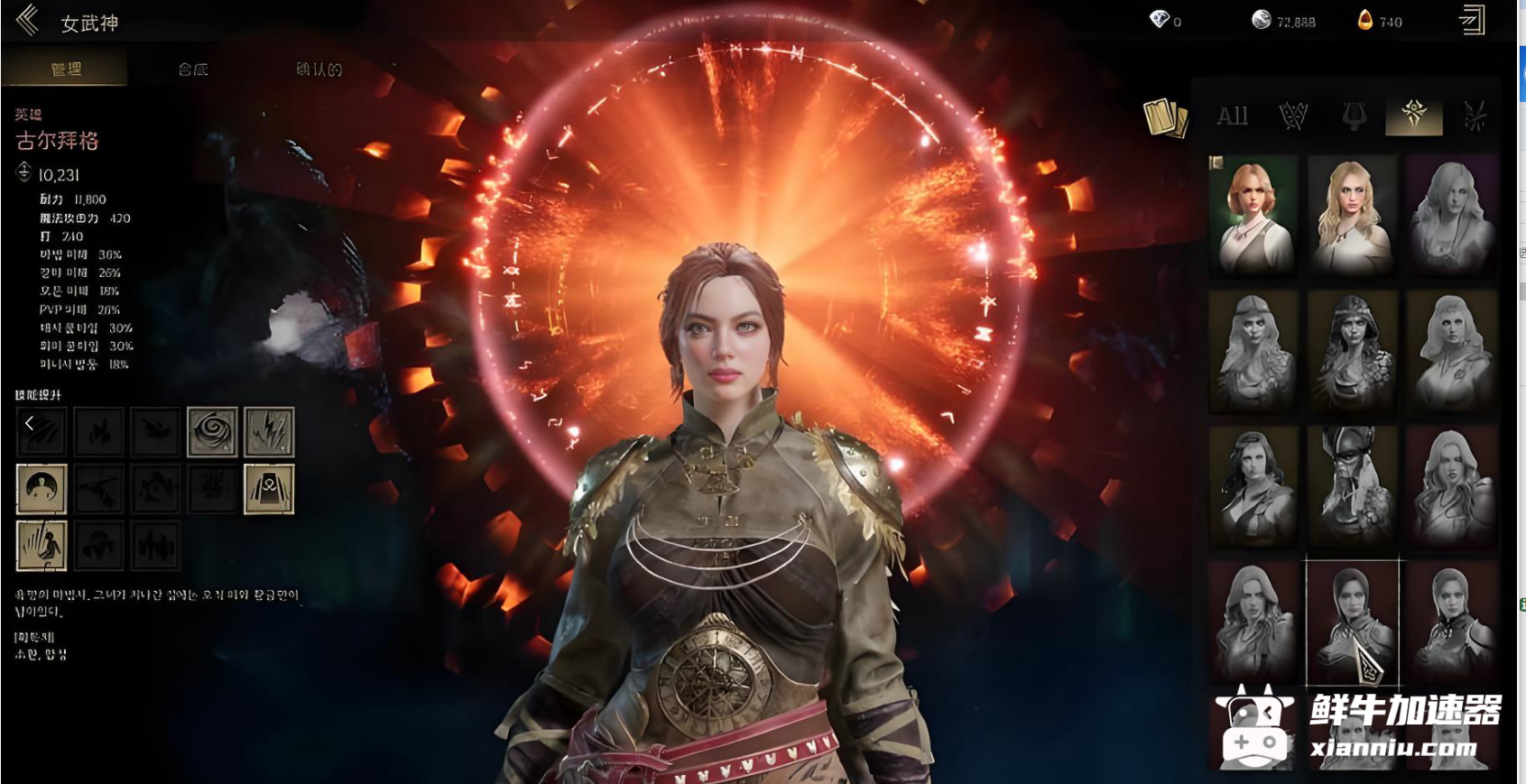Click the exit door icon
The width and height of the screenshot is (1526, 784).
pos(1471,20)
